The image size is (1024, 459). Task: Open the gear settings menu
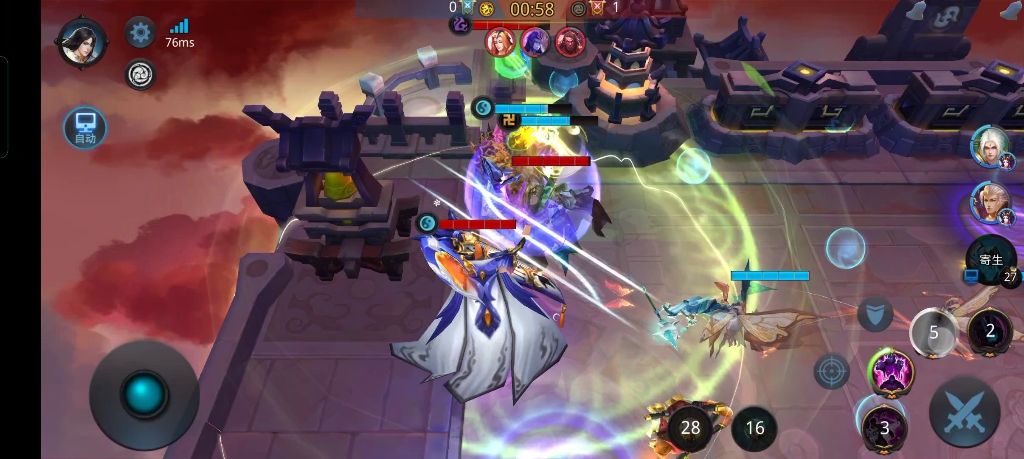140,33
